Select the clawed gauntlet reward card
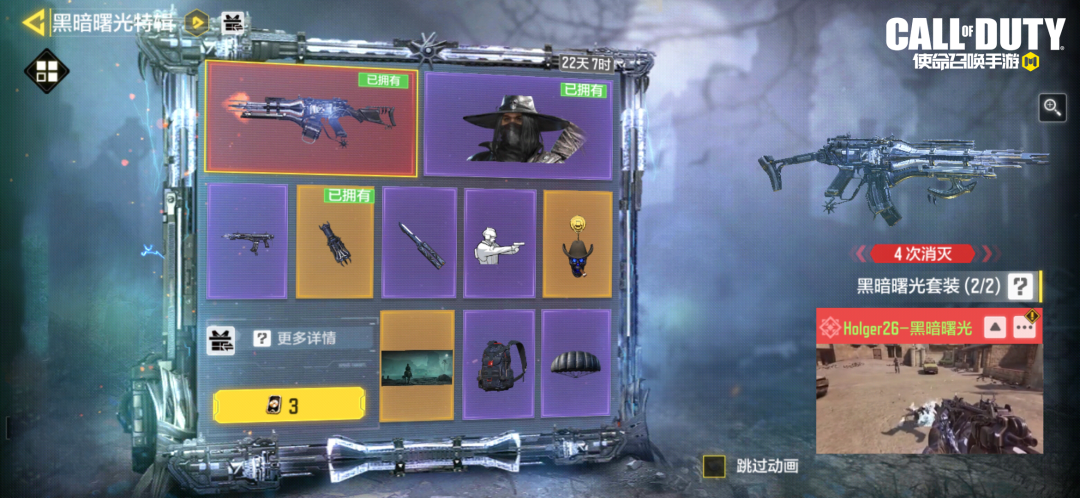This screenshot has height=498, width=1080. 334,242
